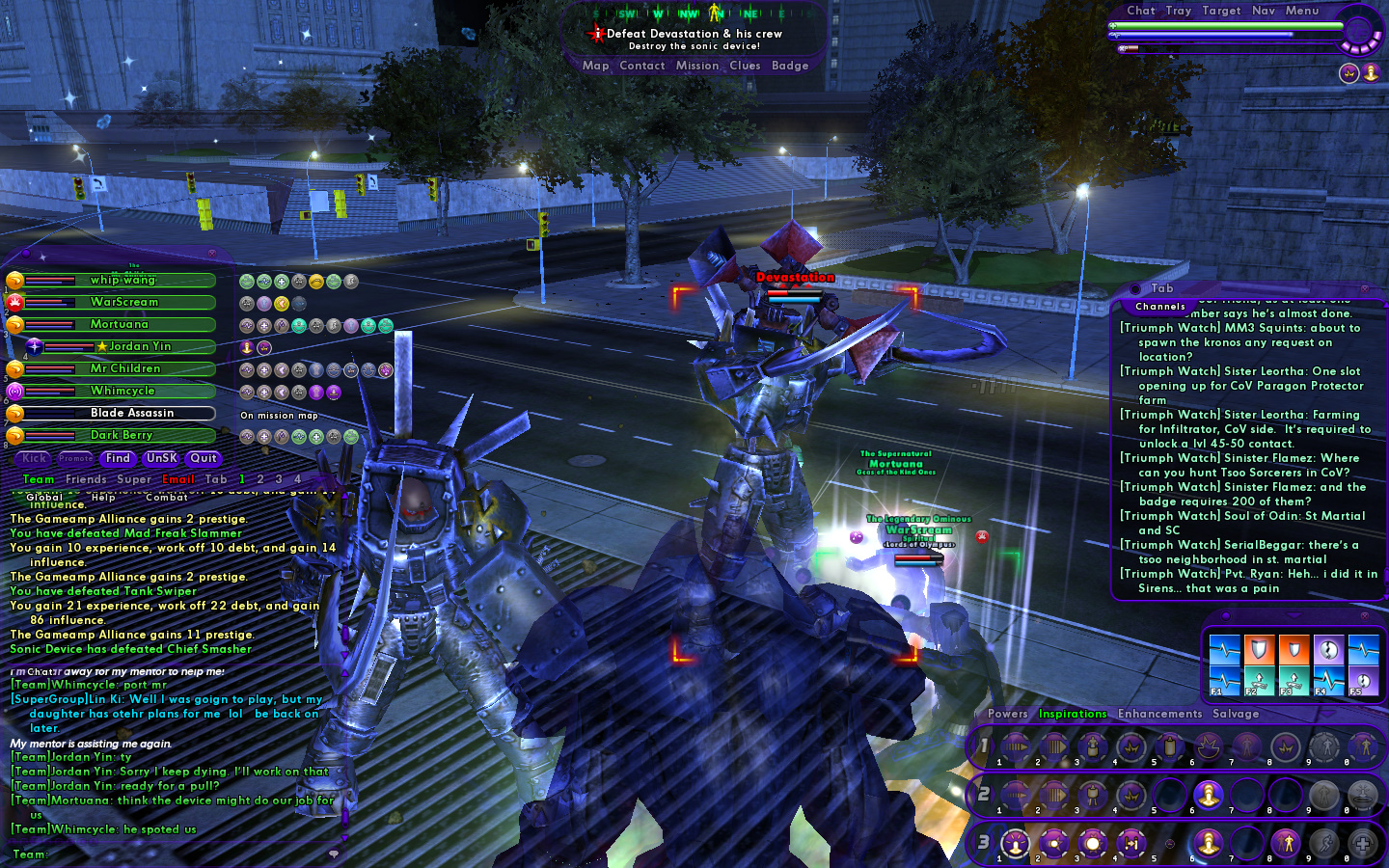Click the Find team member button

pos(118,458)
